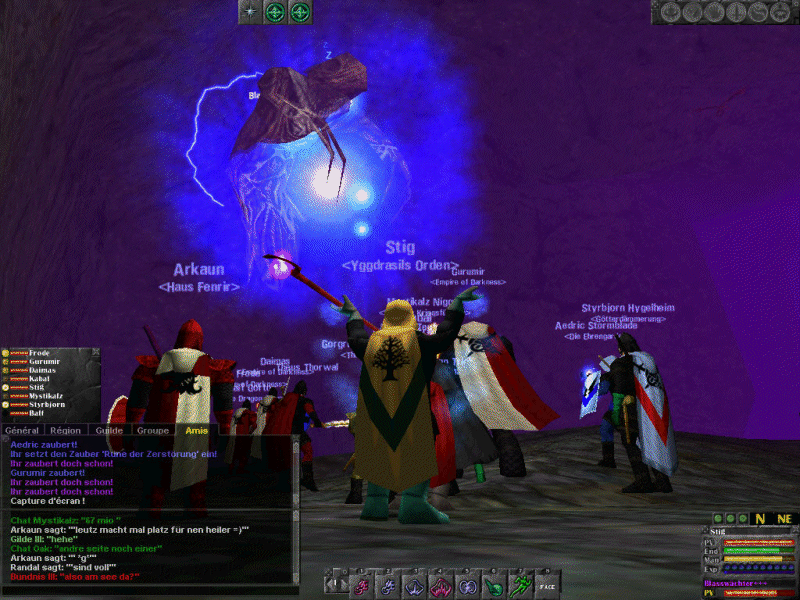Click the chat text input line
The height and width of the screenshot is (600, 800).
pyautogui.click(x=150, y=590)
